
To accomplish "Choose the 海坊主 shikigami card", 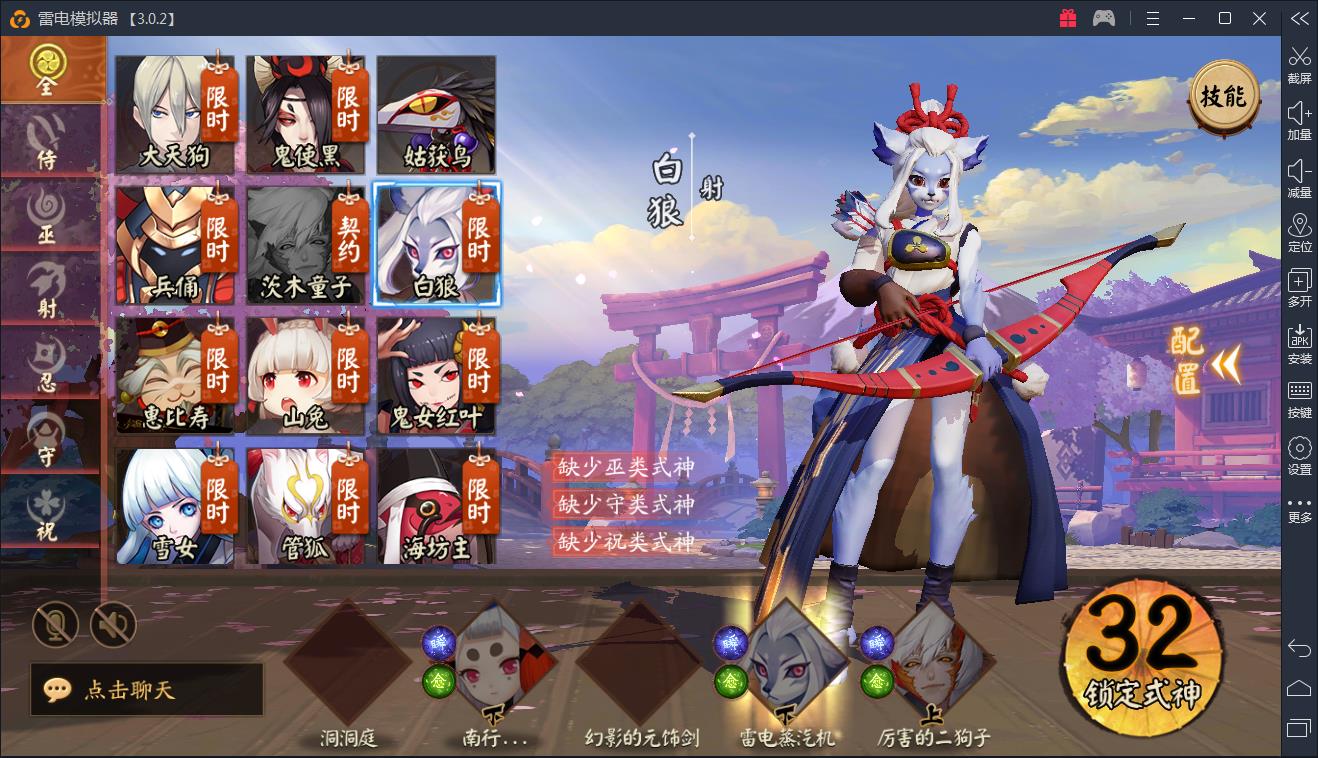I will (x=436, y=506).
